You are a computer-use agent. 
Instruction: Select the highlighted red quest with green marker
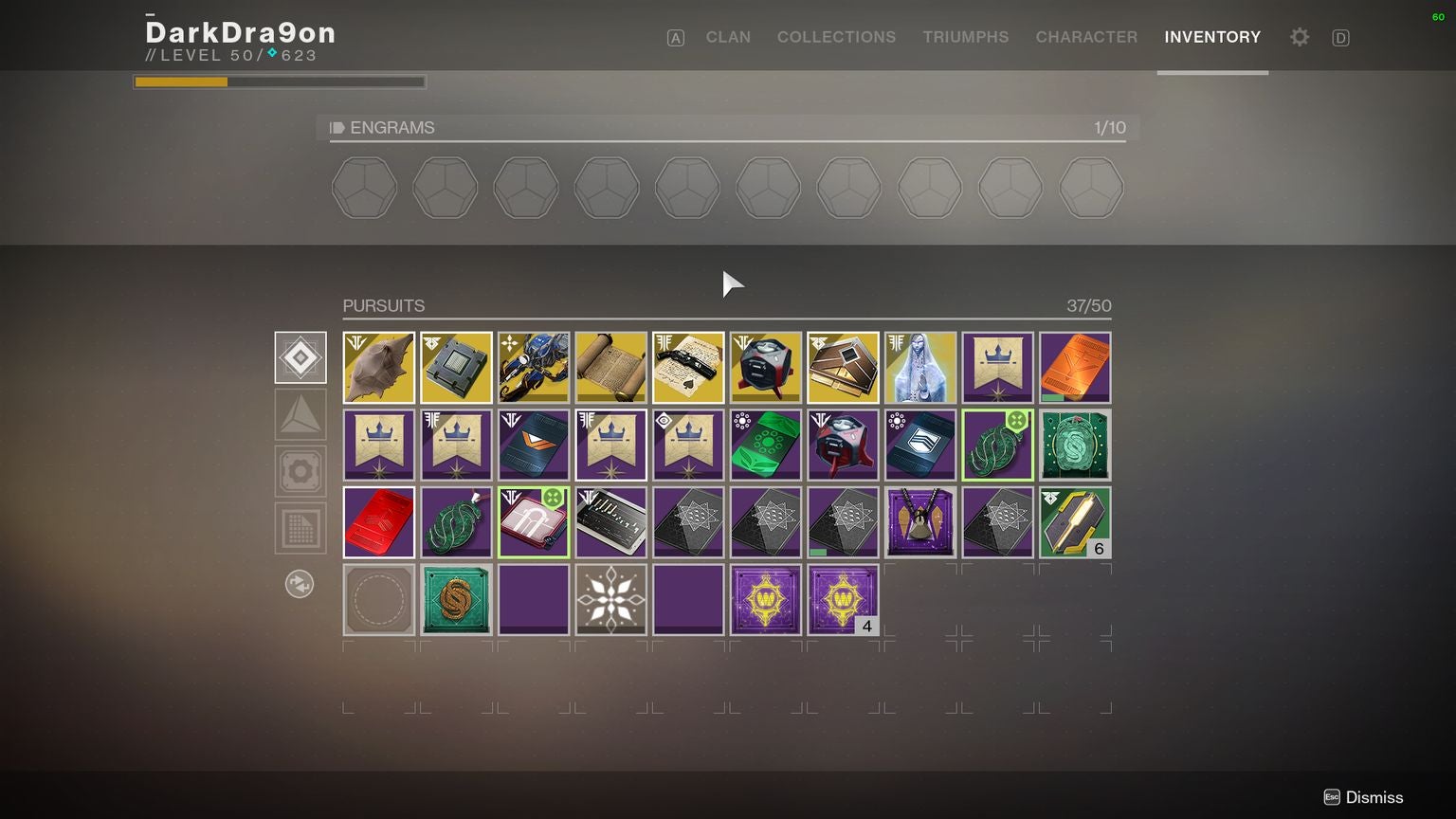coord(534,521)
